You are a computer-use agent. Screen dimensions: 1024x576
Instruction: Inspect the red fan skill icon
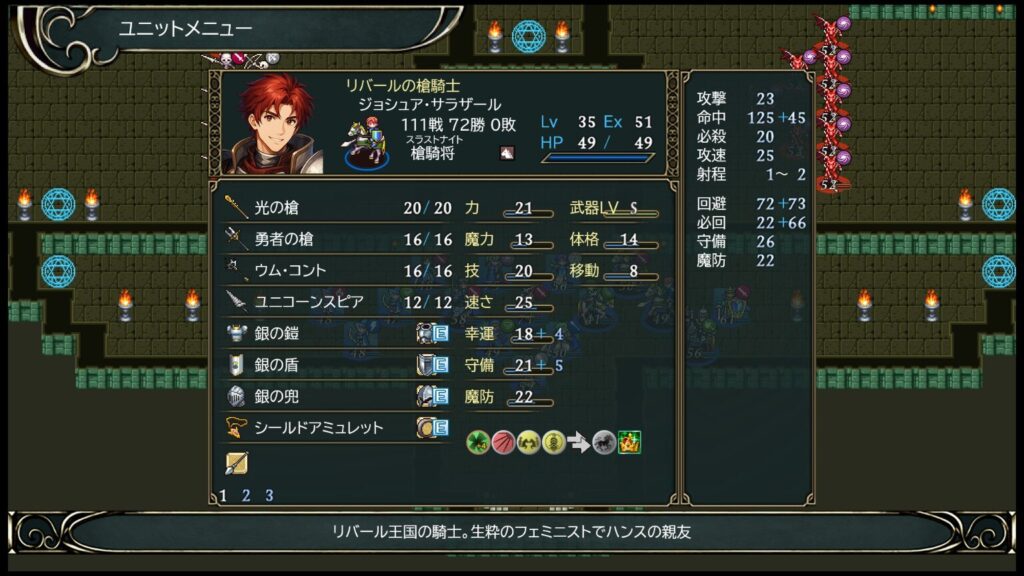pos(503,442)
